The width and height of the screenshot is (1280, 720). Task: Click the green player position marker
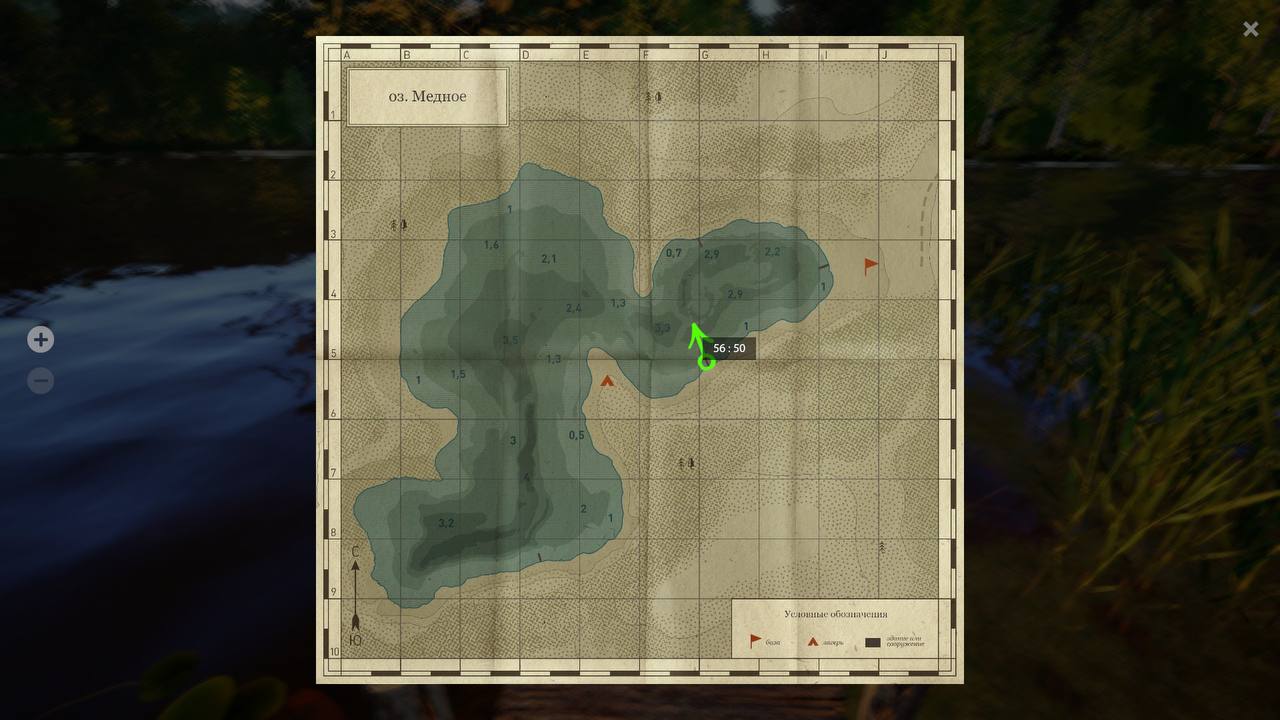(706, 361)
